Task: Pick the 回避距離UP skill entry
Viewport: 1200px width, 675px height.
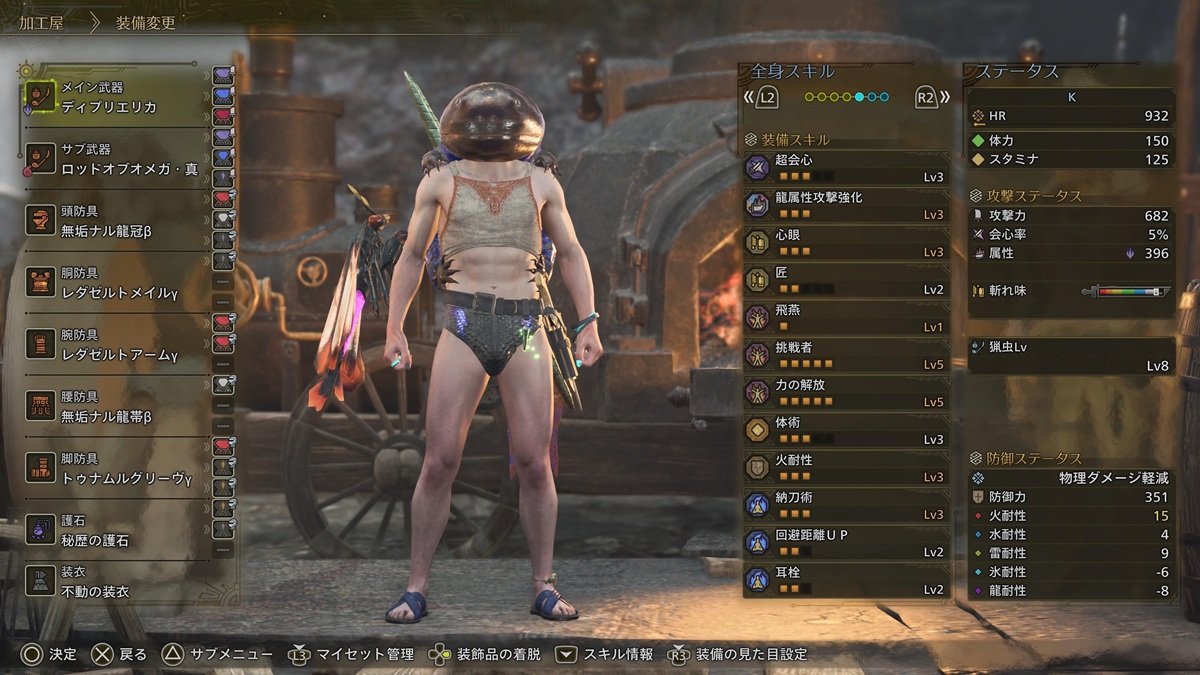Action: point(845,543)
